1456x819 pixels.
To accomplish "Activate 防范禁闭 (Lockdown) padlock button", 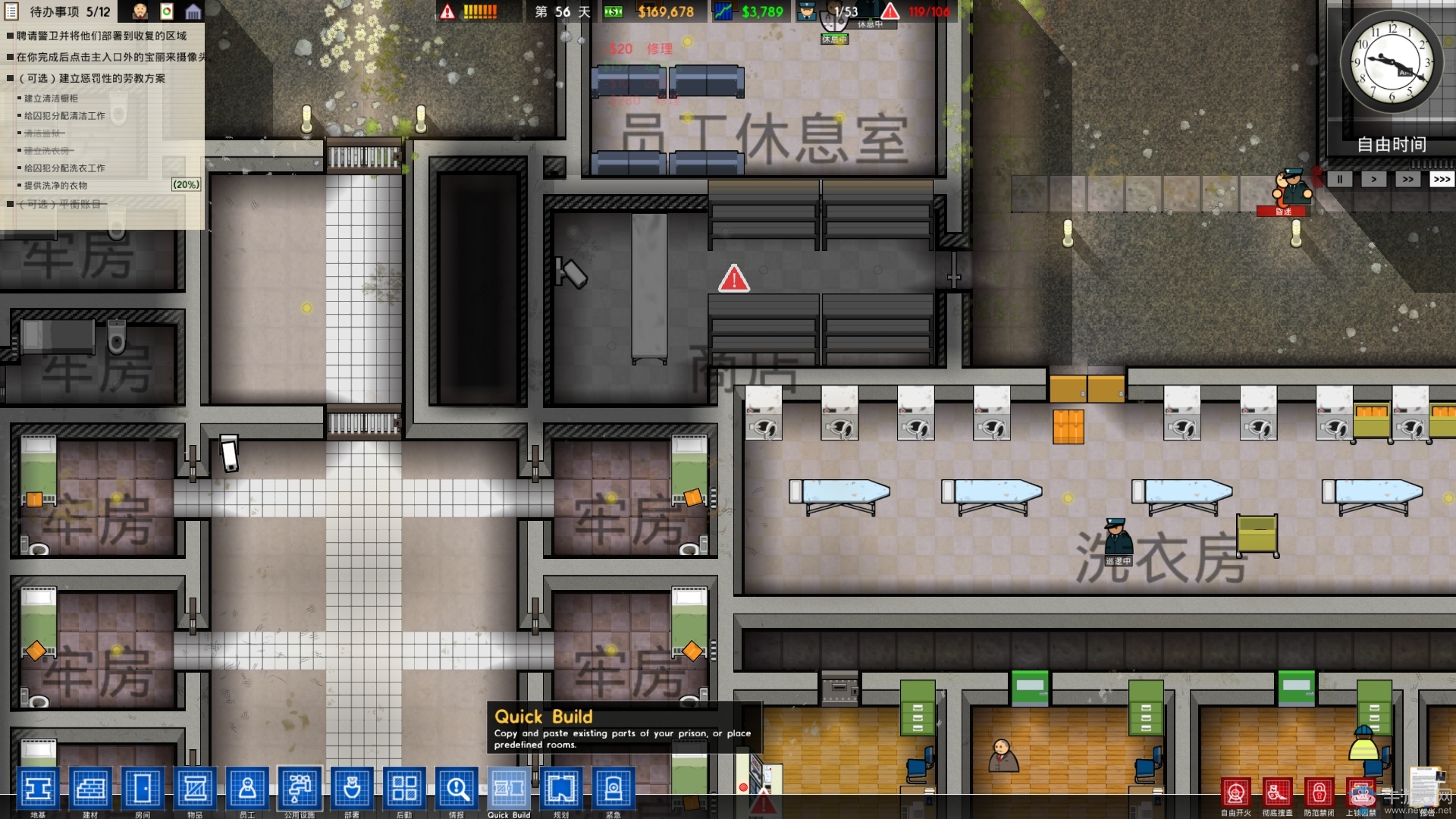I will [1319, 793].
